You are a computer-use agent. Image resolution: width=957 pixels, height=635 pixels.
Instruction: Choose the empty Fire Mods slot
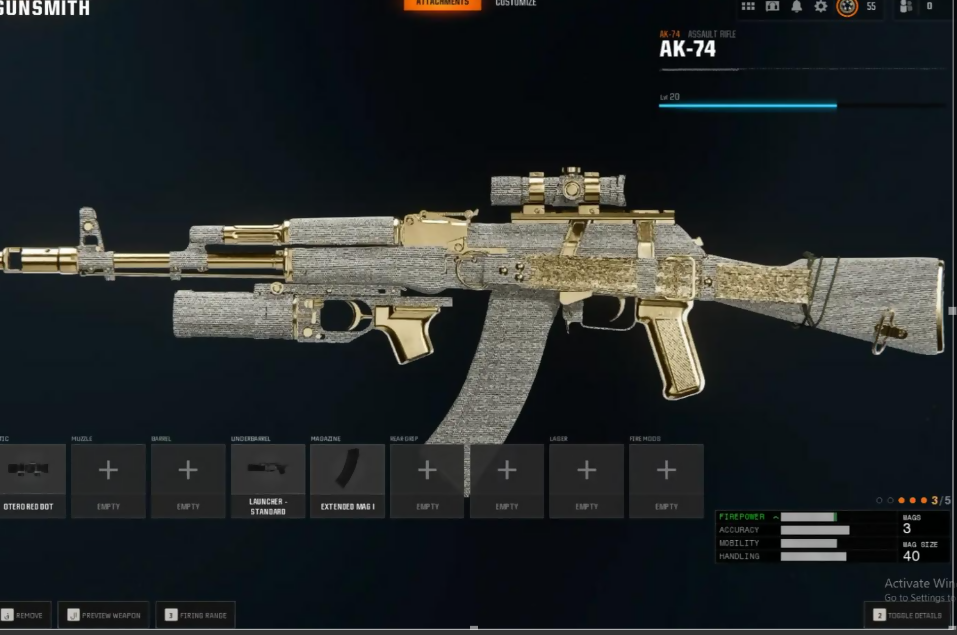666,481
